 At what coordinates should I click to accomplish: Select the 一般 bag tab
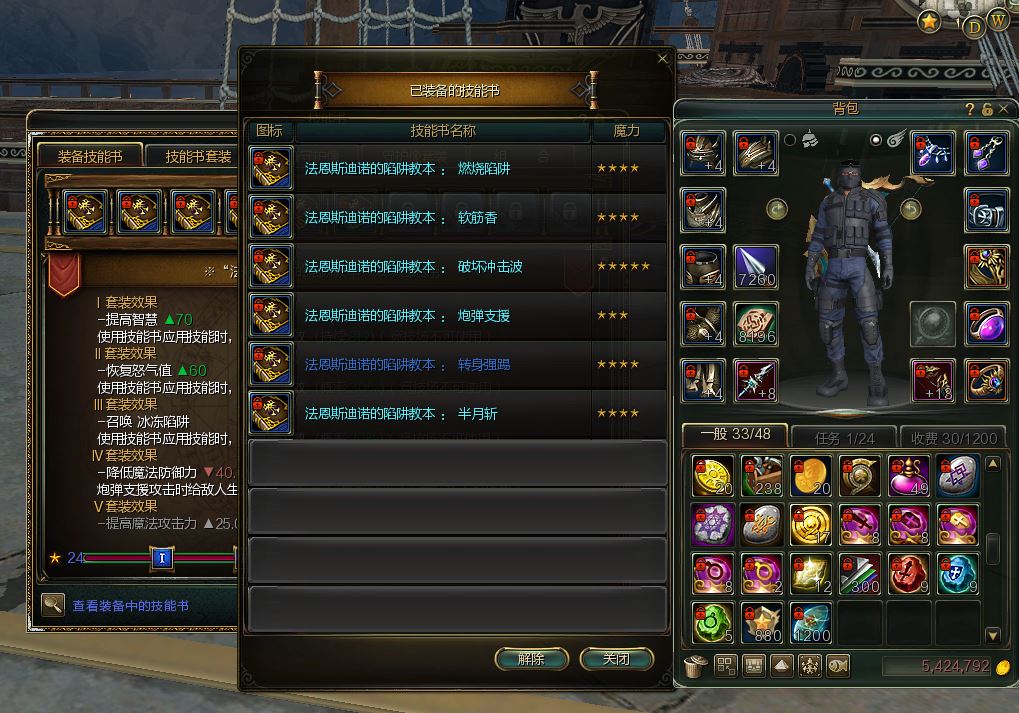(x=734, y=436)
